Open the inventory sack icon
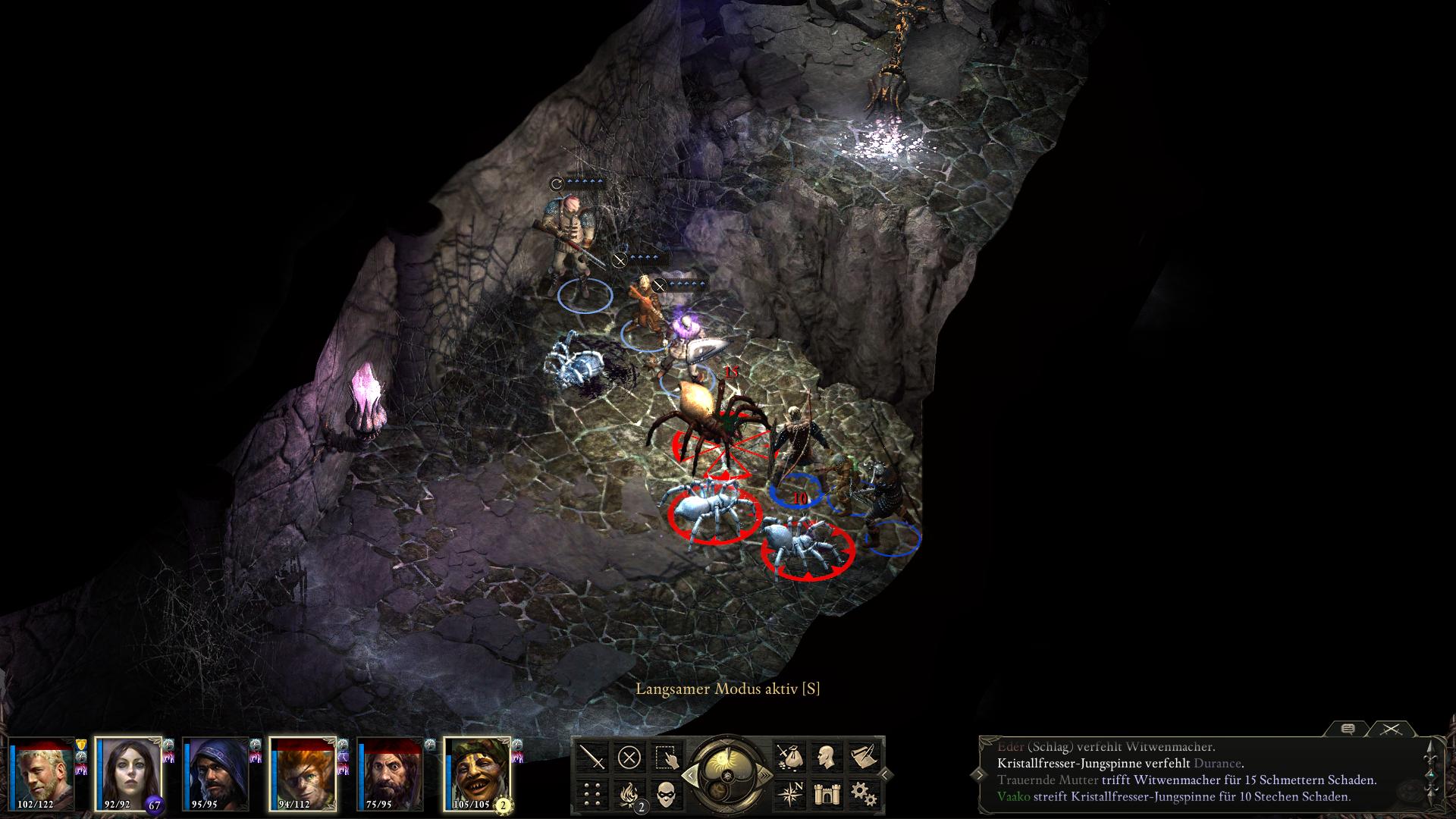This screenshot has height=819, width=1456. pyautogui.click(x=791, y=757)
